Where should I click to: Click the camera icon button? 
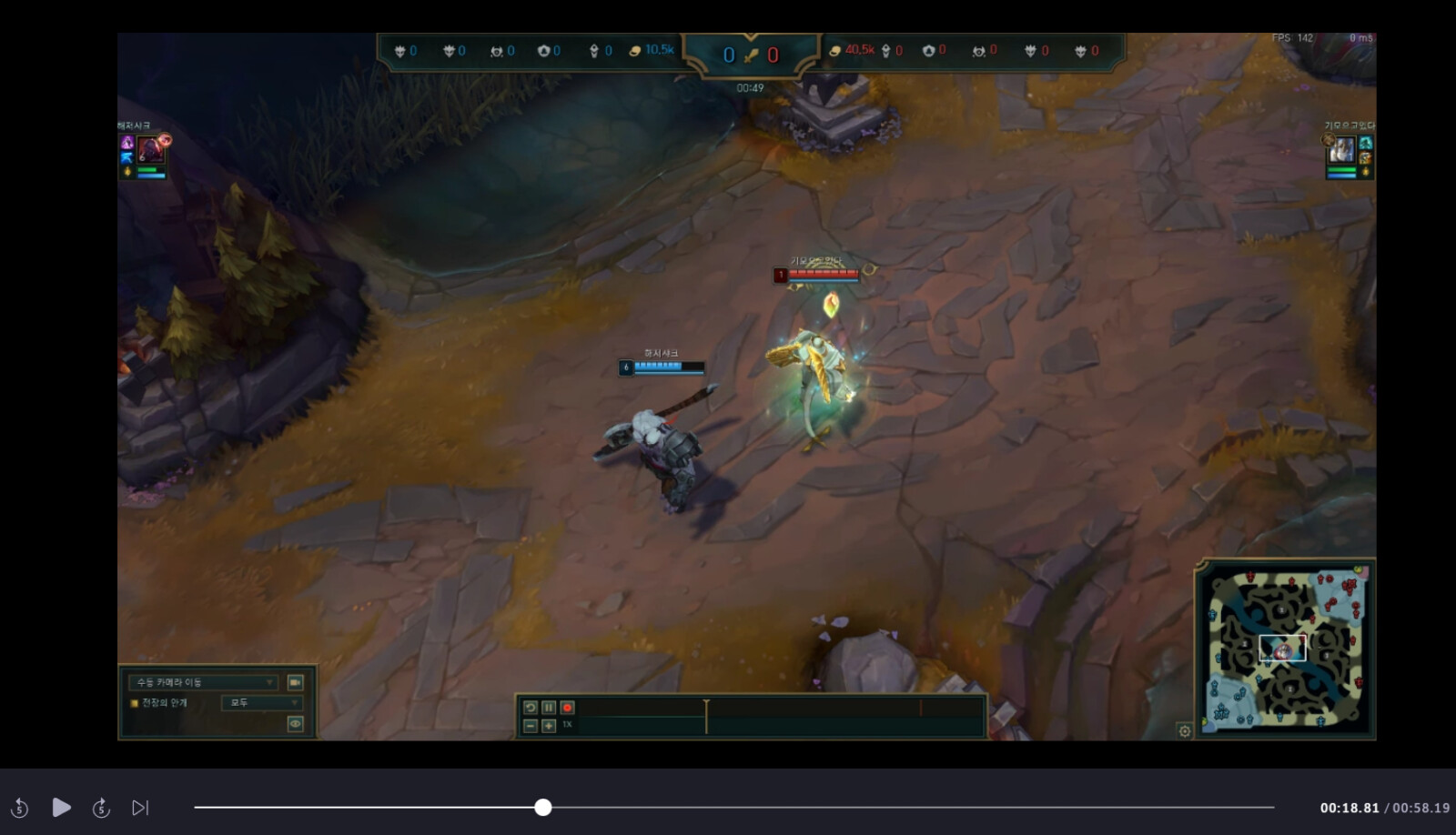296,682
